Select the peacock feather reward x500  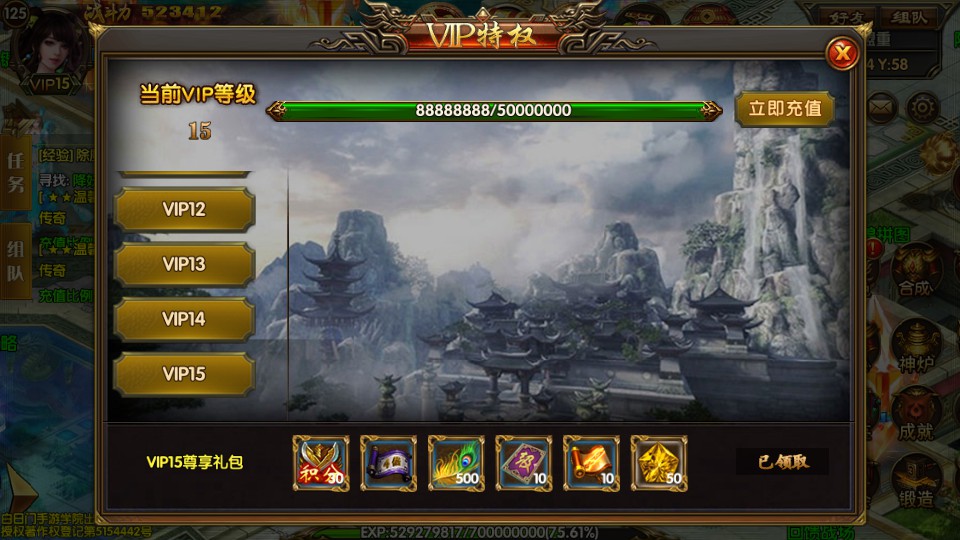(x=456, y=463)
